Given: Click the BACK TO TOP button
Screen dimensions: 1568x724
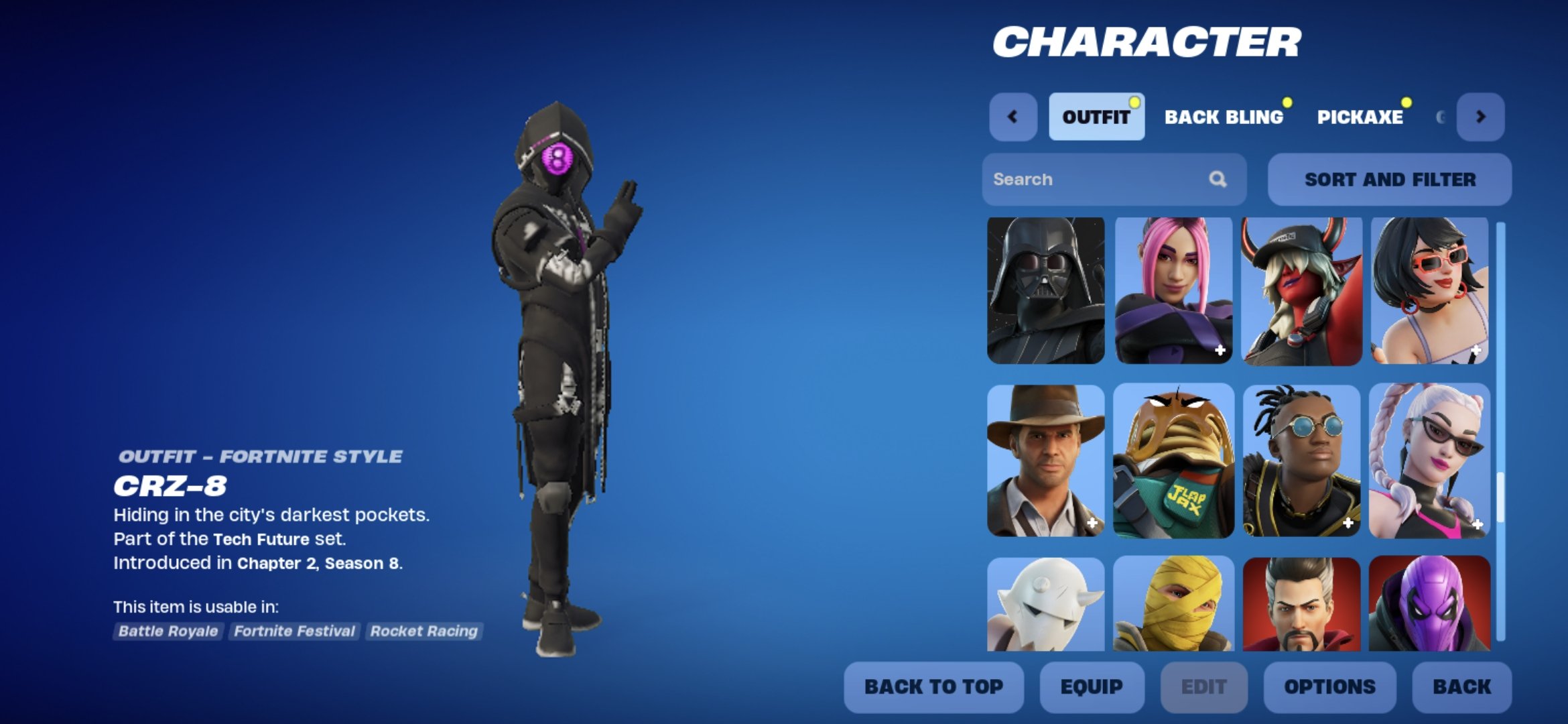Looking at the screenshot, I should pos(933,686).
